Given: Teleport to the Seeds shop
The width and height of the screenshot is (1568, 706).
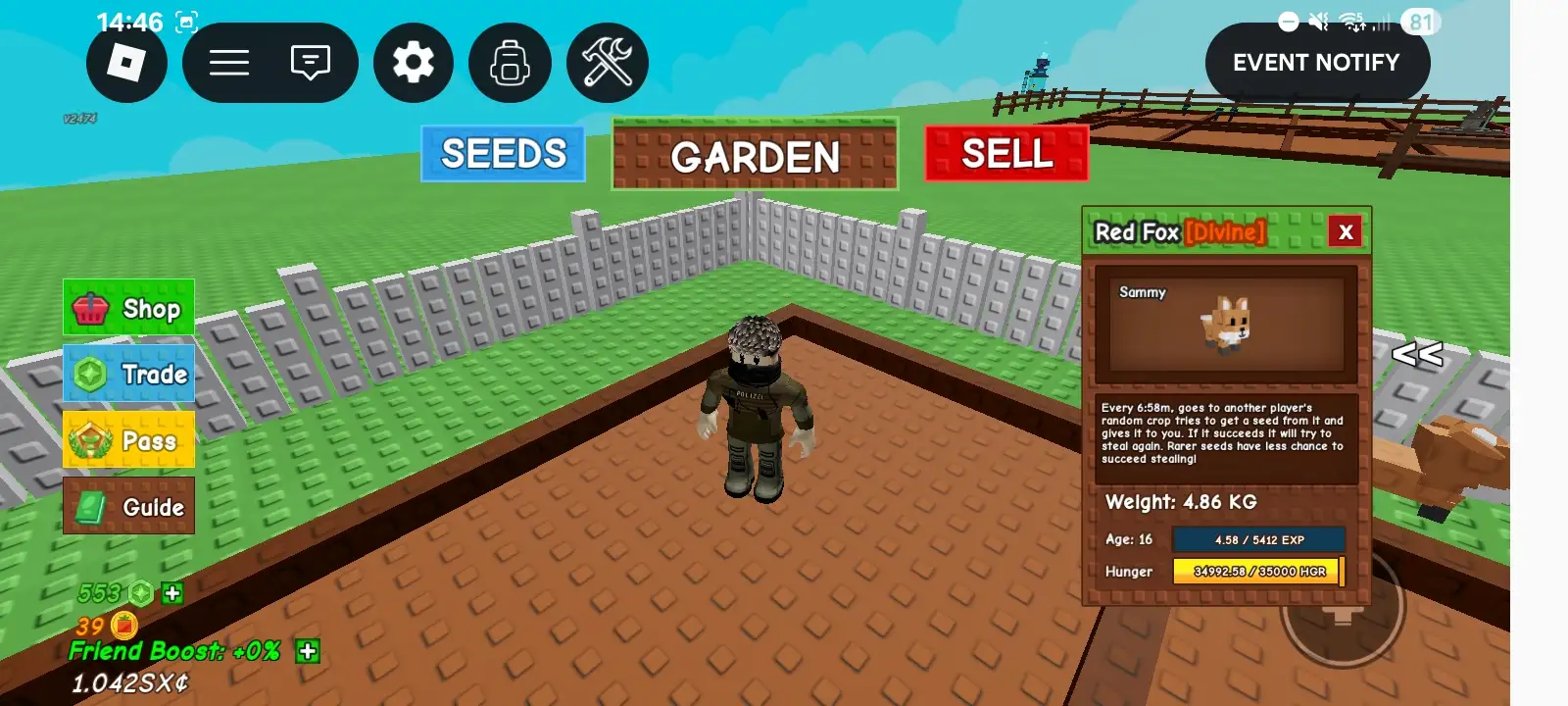Looking at the screenshot, I should coord(503,154).
